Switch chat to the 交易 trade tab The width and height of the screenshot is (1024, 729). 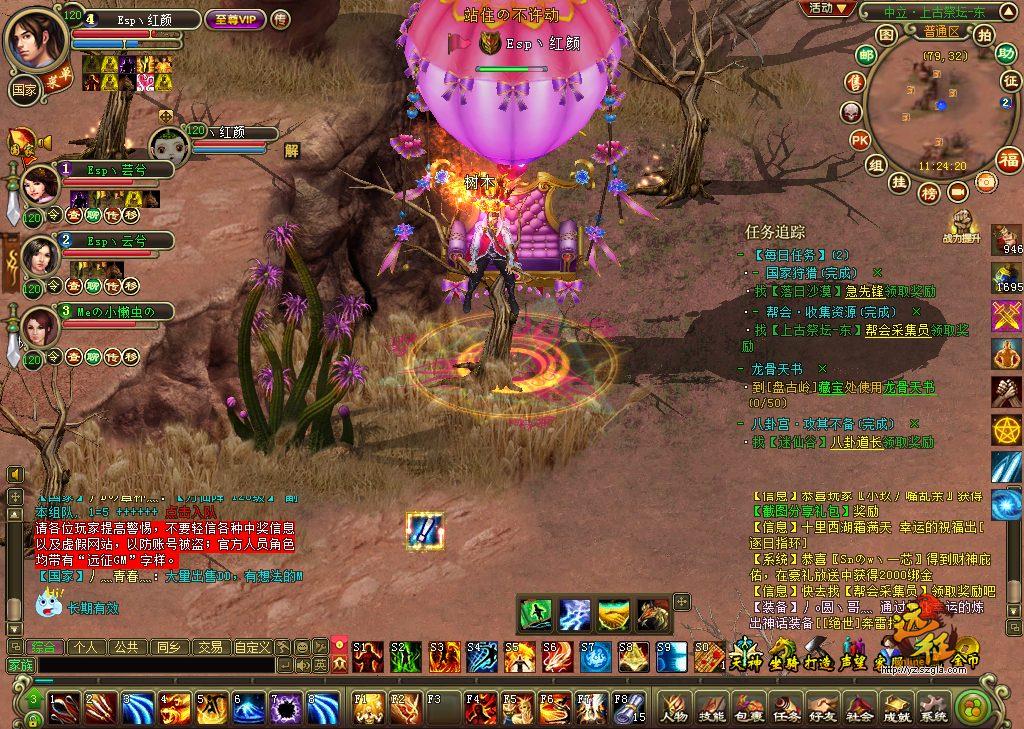point(208,647)
